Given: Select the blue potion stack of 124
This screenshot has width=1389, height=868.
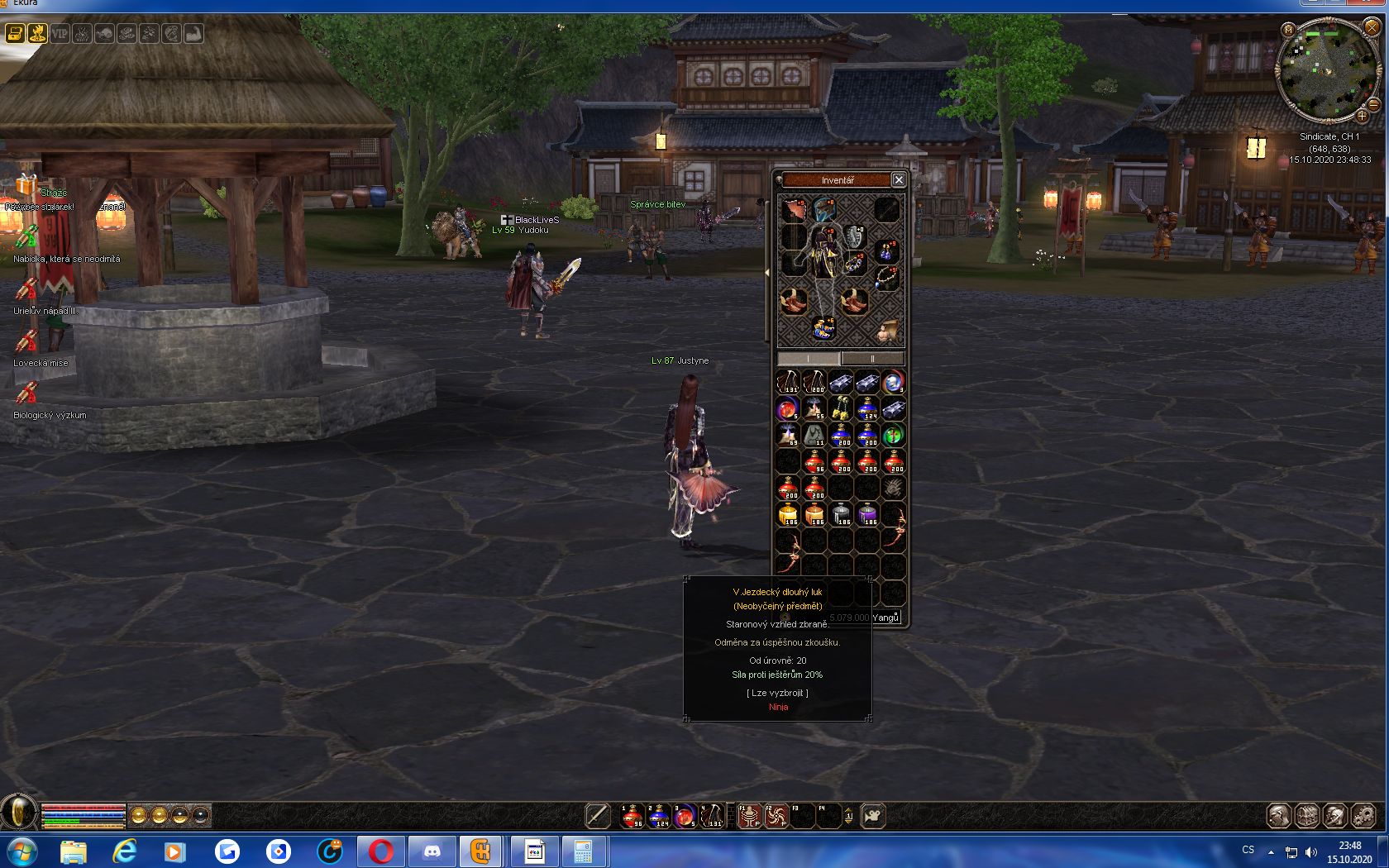Looking at the screenshot, I should [x=867, y=408].
